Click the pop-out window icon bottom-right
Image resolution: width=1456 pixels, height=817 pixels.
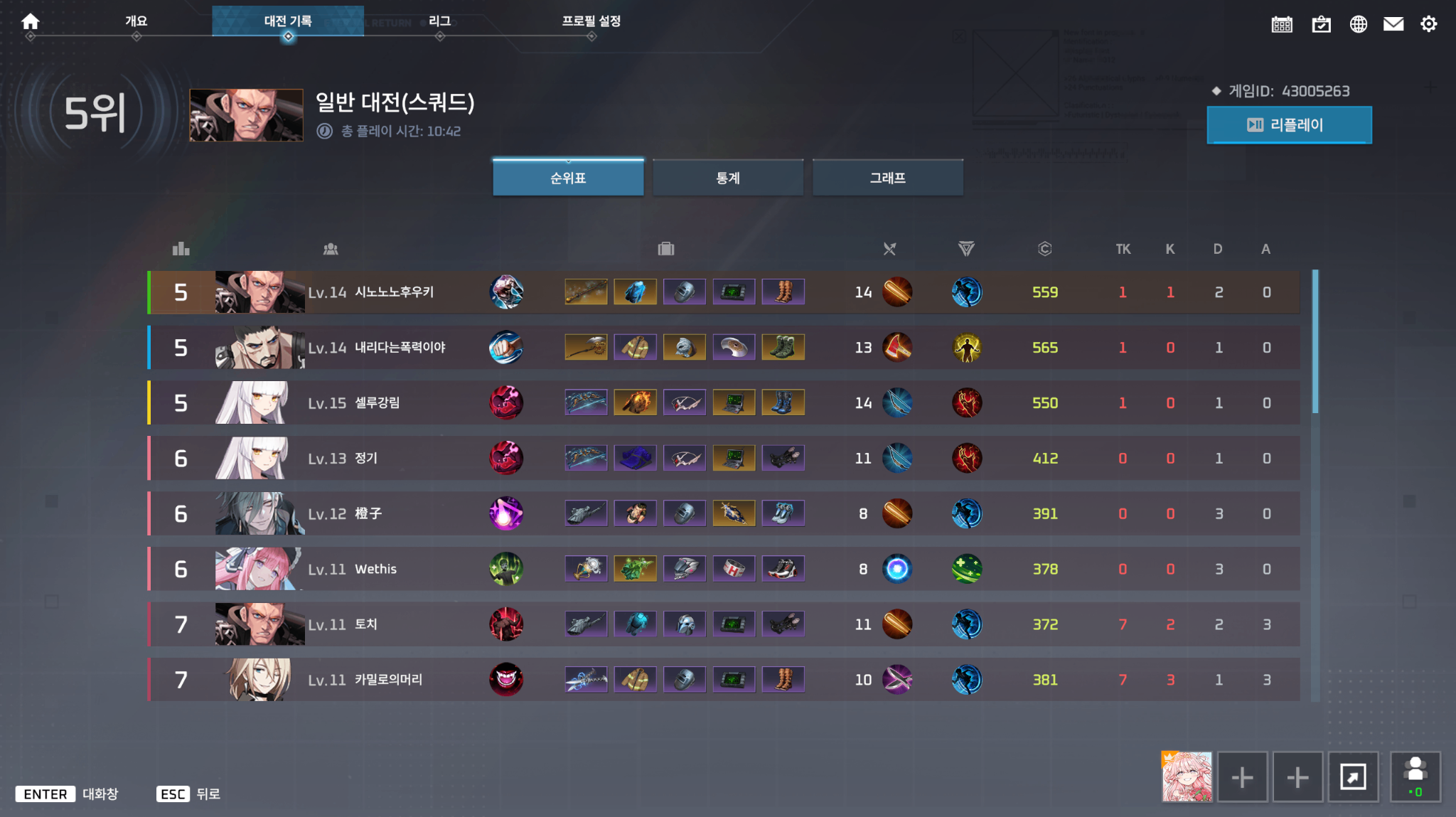[x=1354, y=777]
